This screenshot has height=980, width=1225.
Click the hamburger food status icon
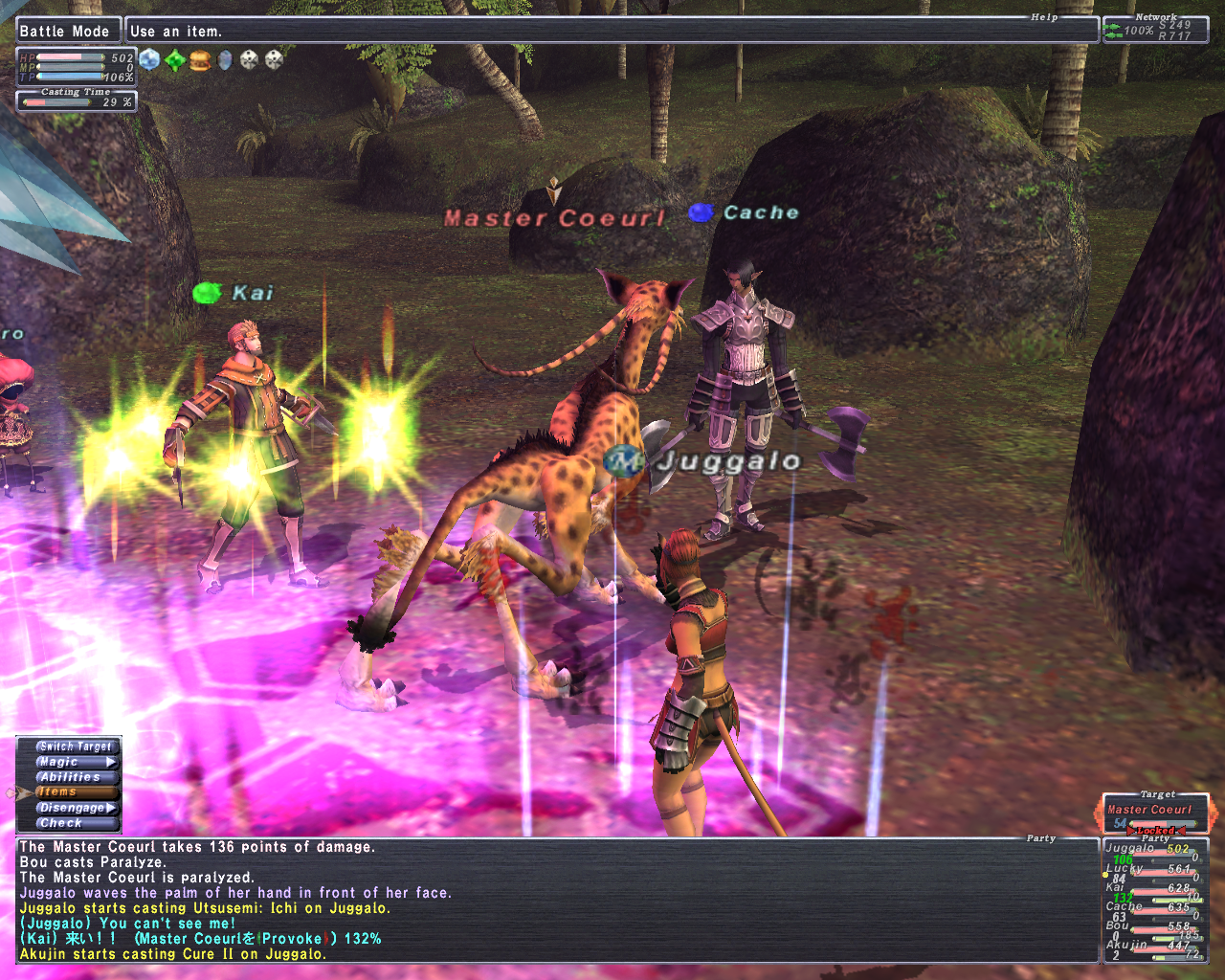tap(200, 60)
